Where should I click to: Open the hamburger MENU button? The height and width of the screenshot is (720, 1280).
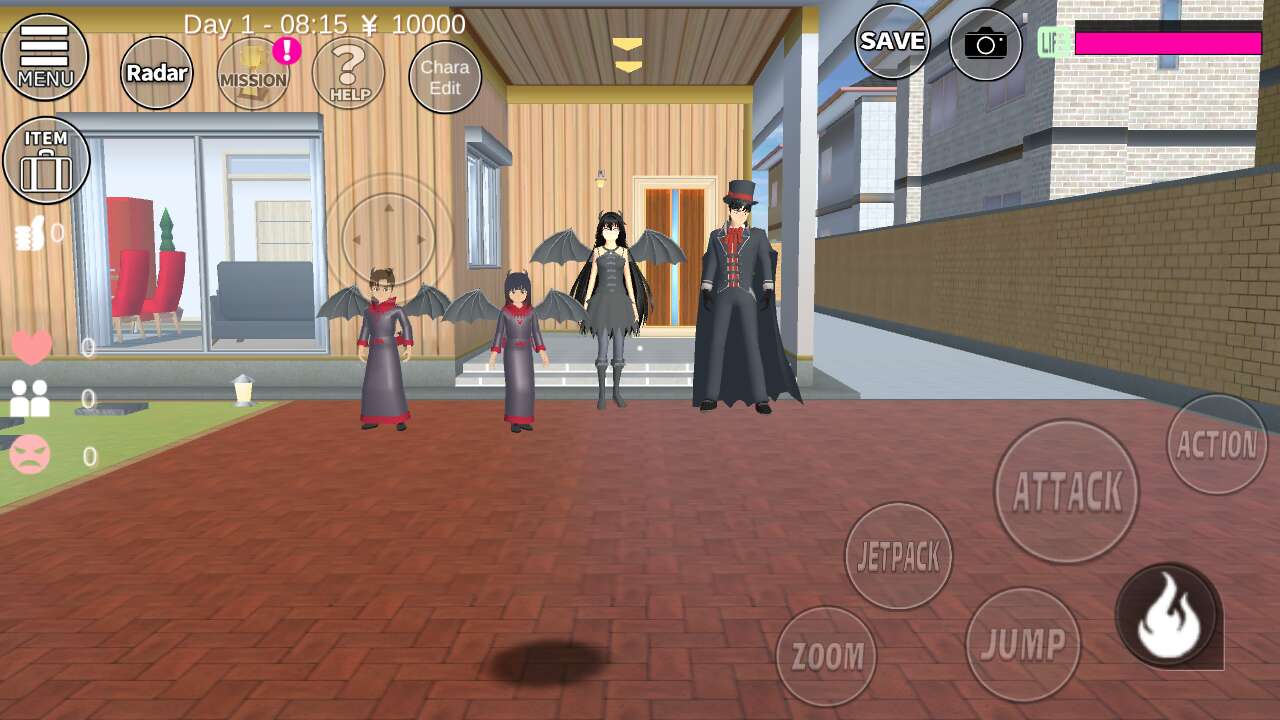pyautogui.click(x=45, y=57)
